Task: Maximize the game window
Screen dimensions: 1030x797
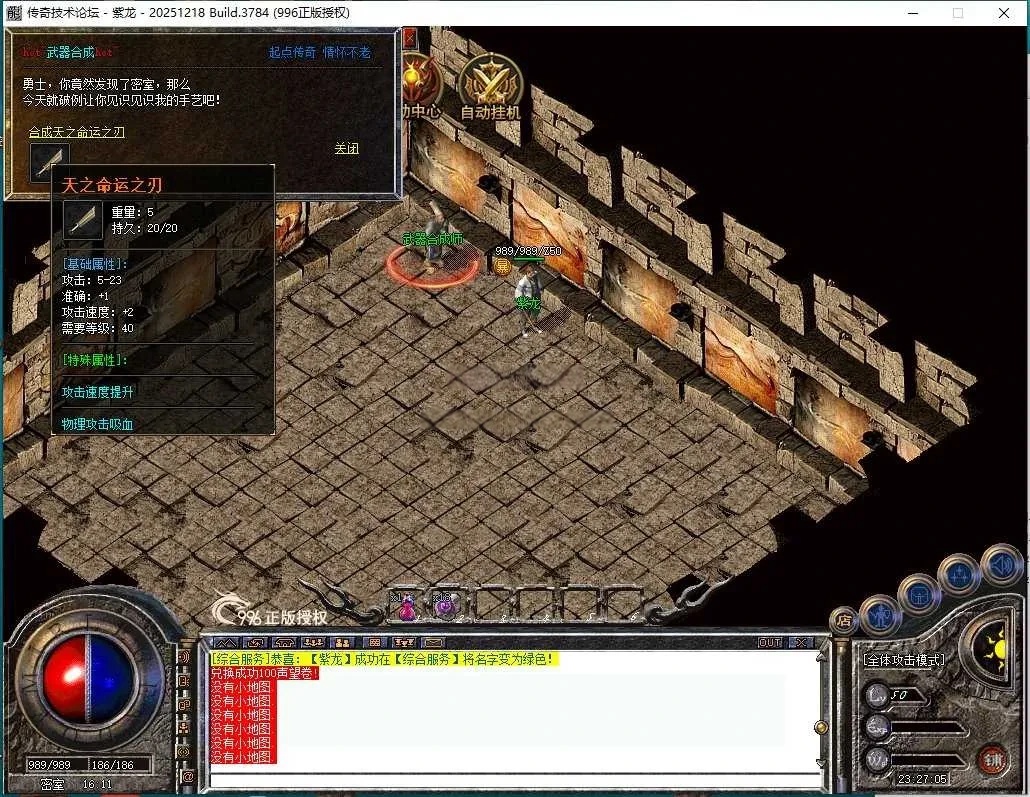Action: [958, 13]
